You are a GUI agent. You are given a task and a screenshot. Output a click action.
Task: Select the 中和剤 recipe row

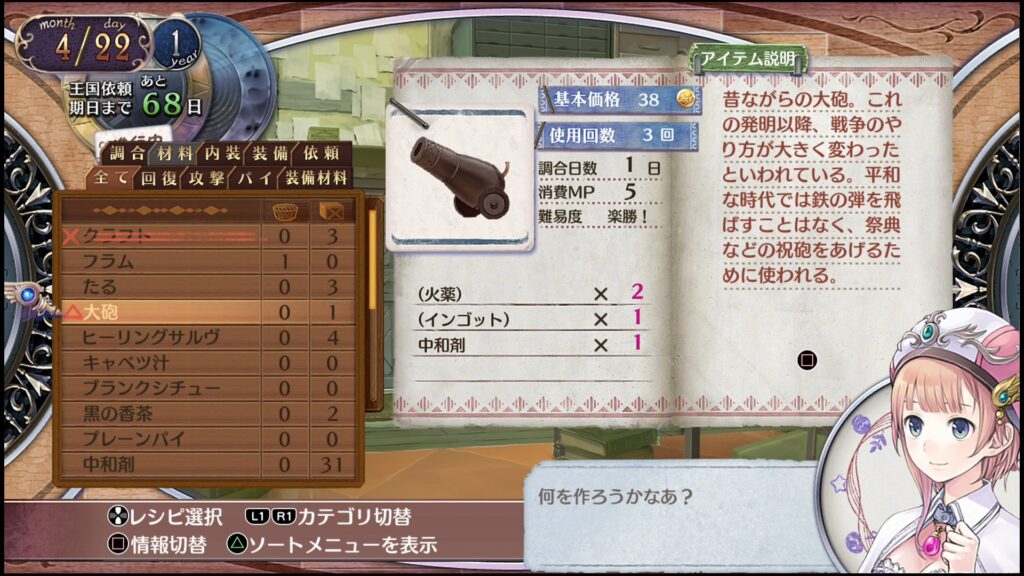coord(160,464)
